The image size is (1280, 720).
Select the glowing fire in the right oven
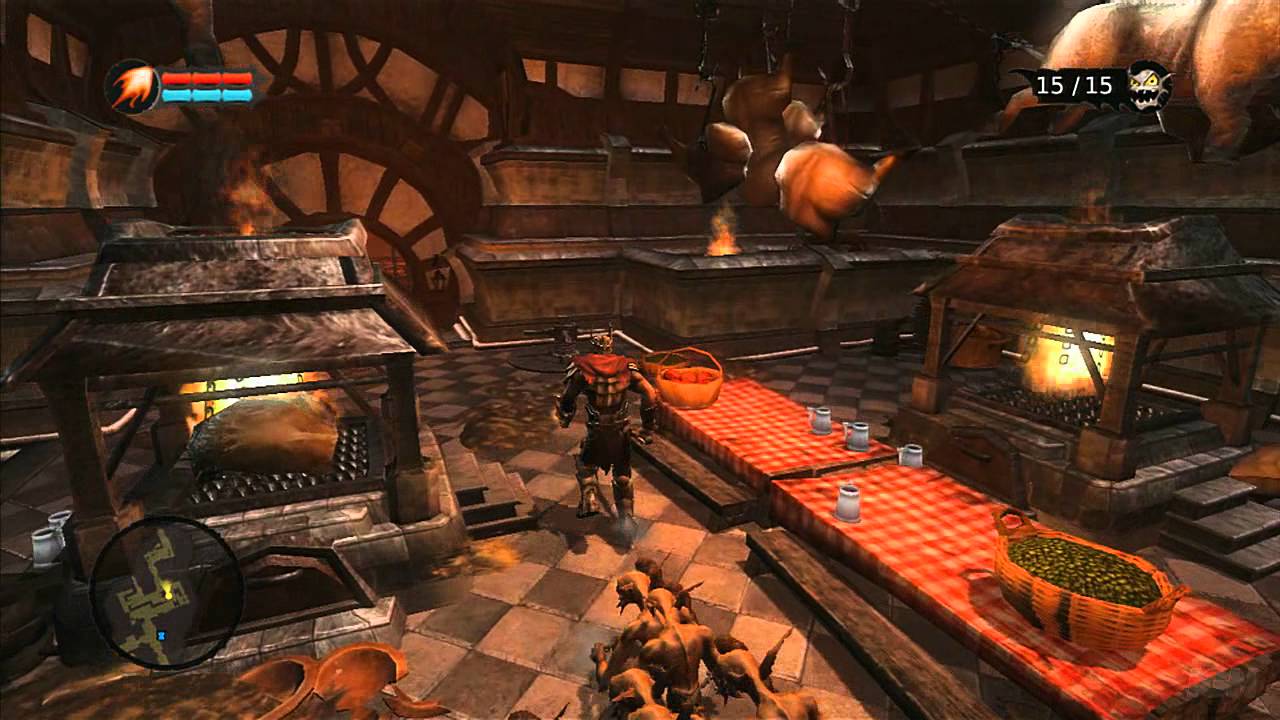pyautogui.click(x=1075, y=360)
